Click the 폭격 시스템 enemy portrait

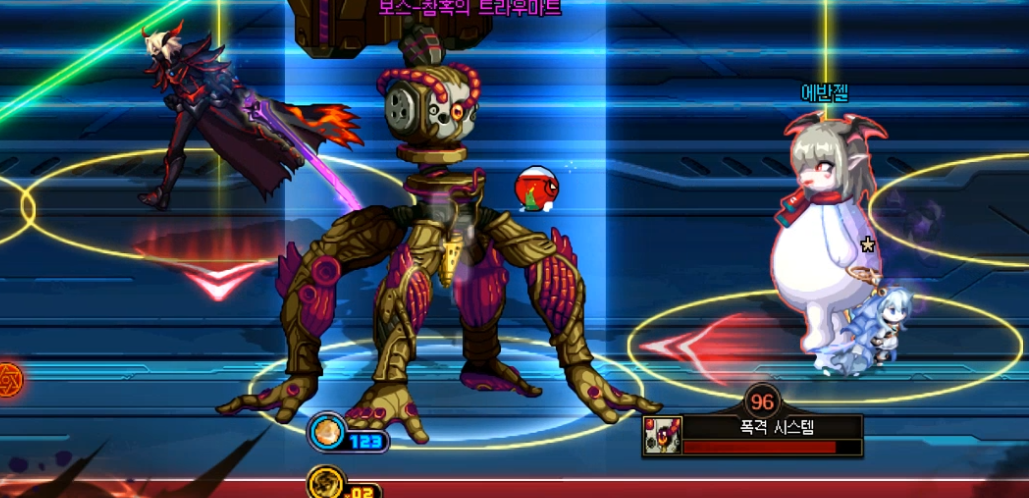pos(662,436)
